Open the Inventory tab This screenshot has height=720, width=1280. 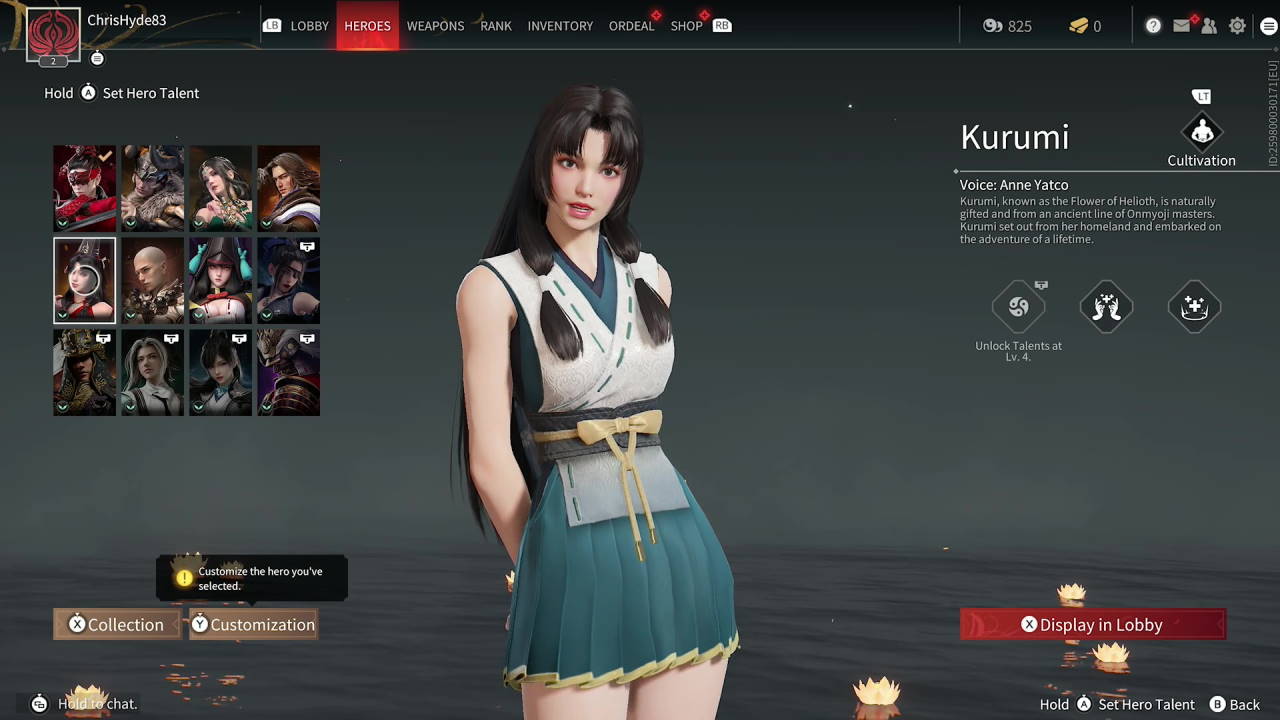tap(560, 26)
